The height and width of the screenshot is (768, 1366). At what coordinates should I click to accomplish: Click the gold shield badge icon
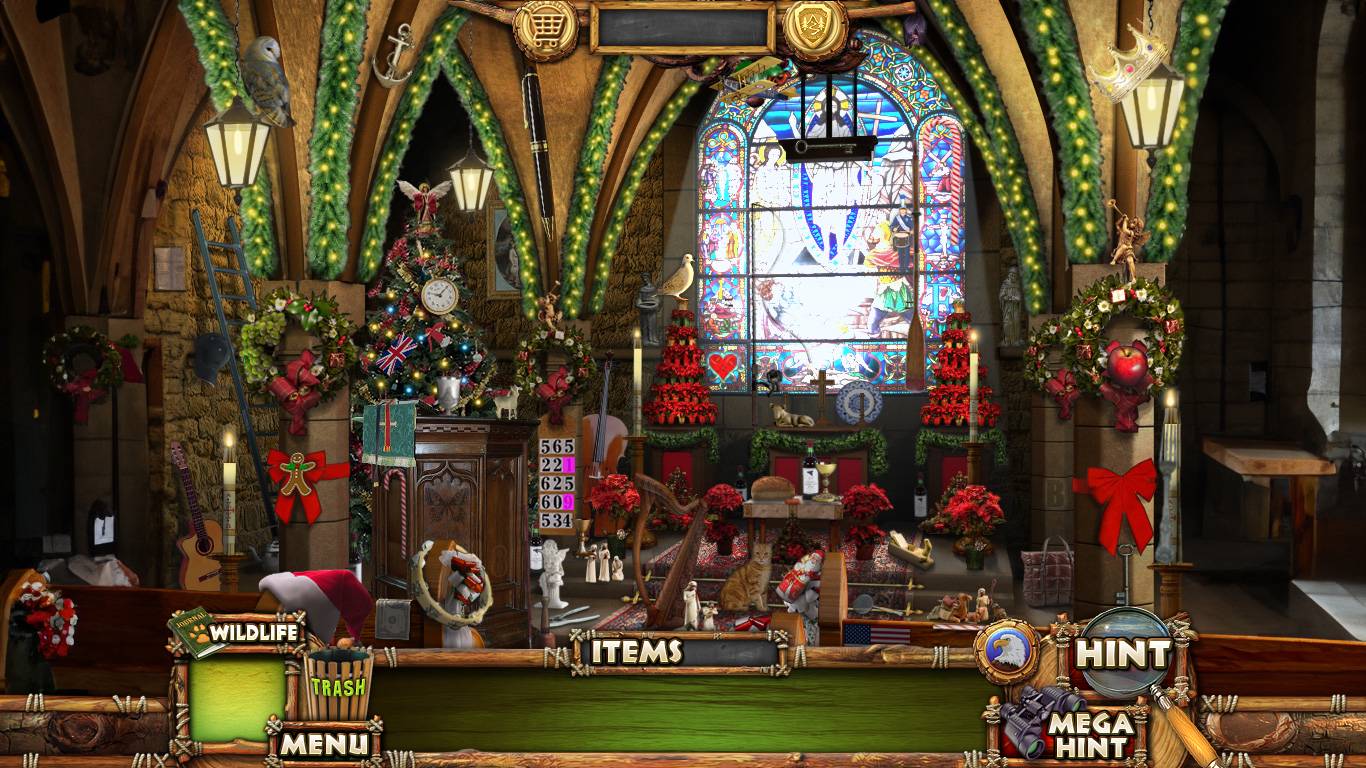tap(815, 28)
